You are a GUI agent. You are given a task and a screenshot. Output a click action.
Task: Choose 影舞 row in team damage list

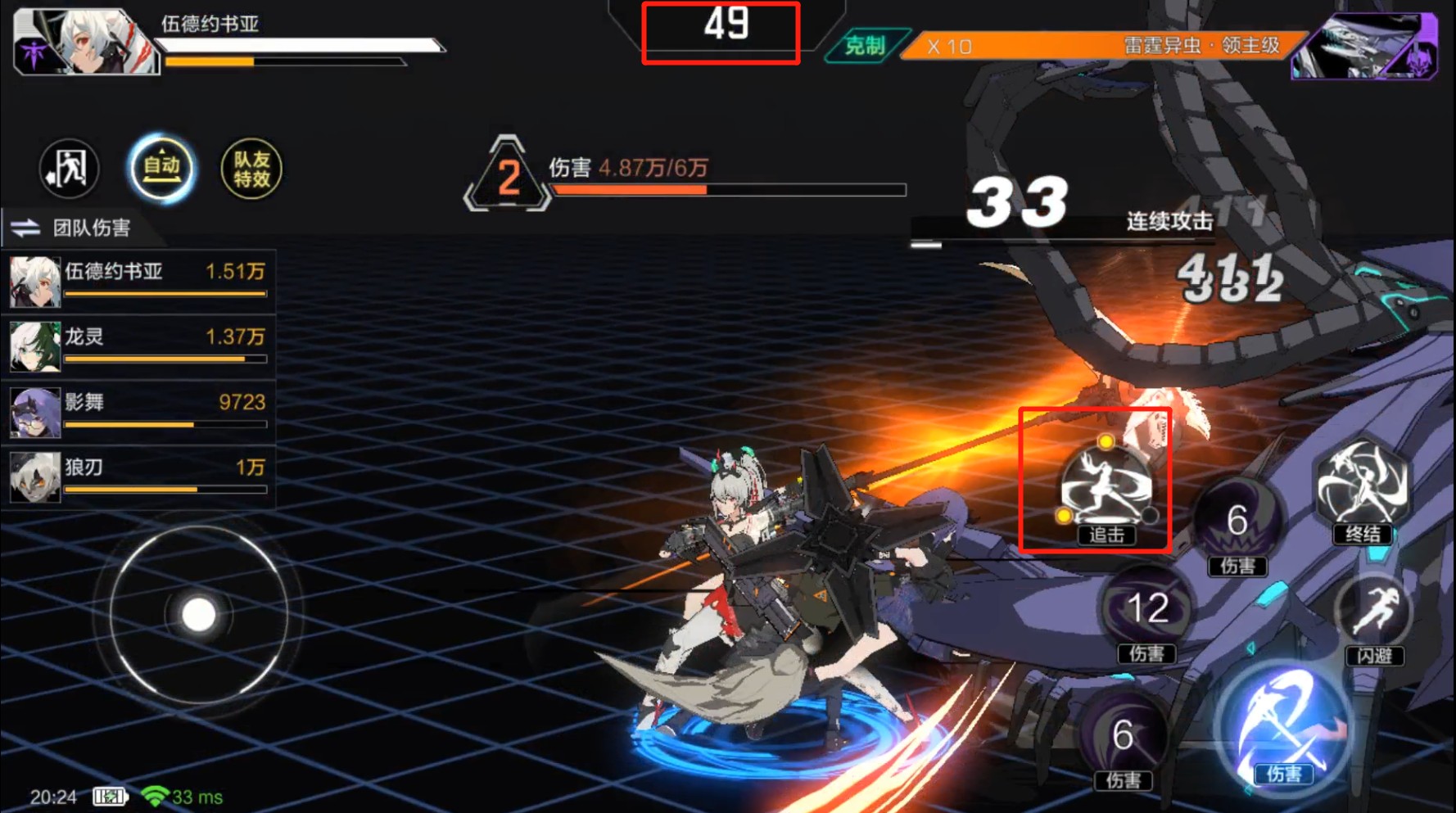[x=138, y=411]
